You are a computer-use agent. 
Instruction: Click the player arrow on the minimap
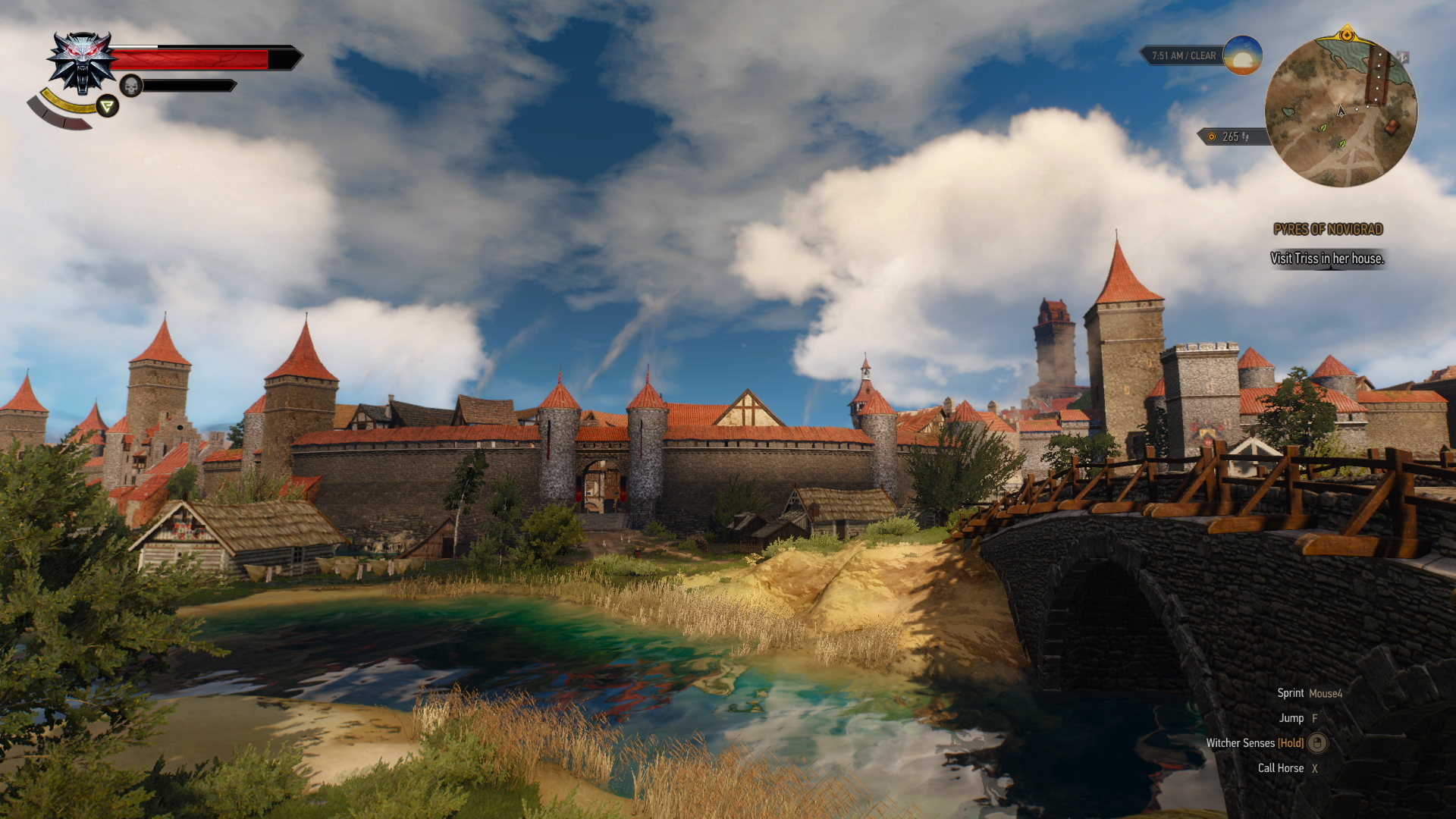tap(1341, 111)
